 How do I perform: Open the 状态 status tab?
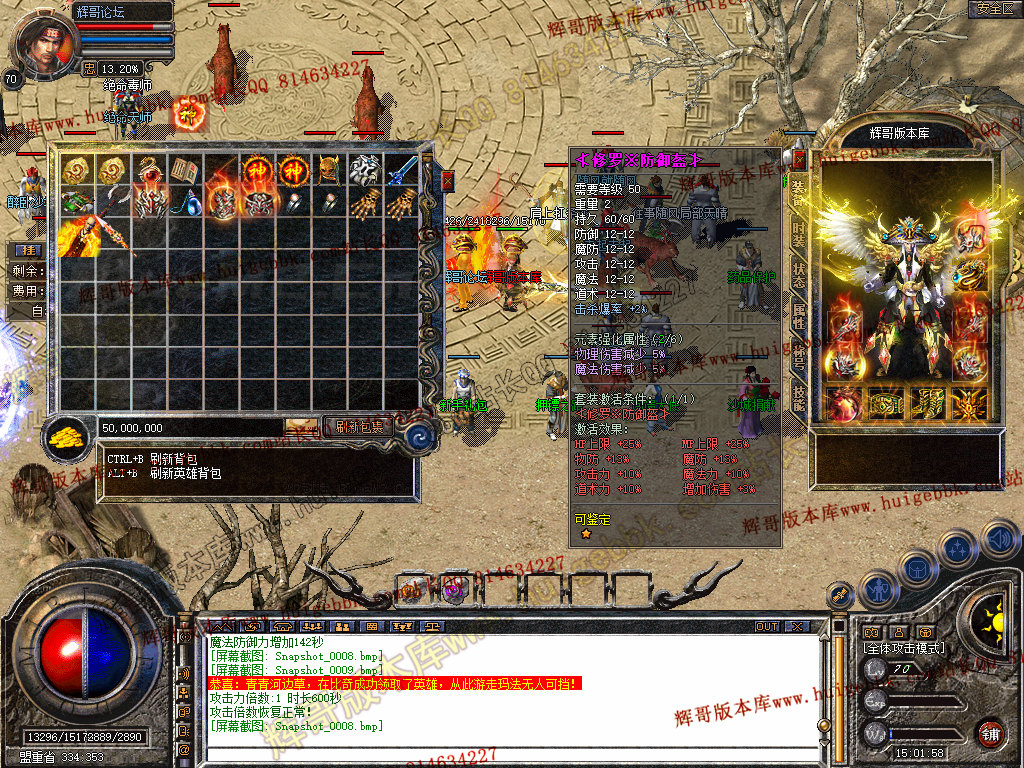pos(799,276)
